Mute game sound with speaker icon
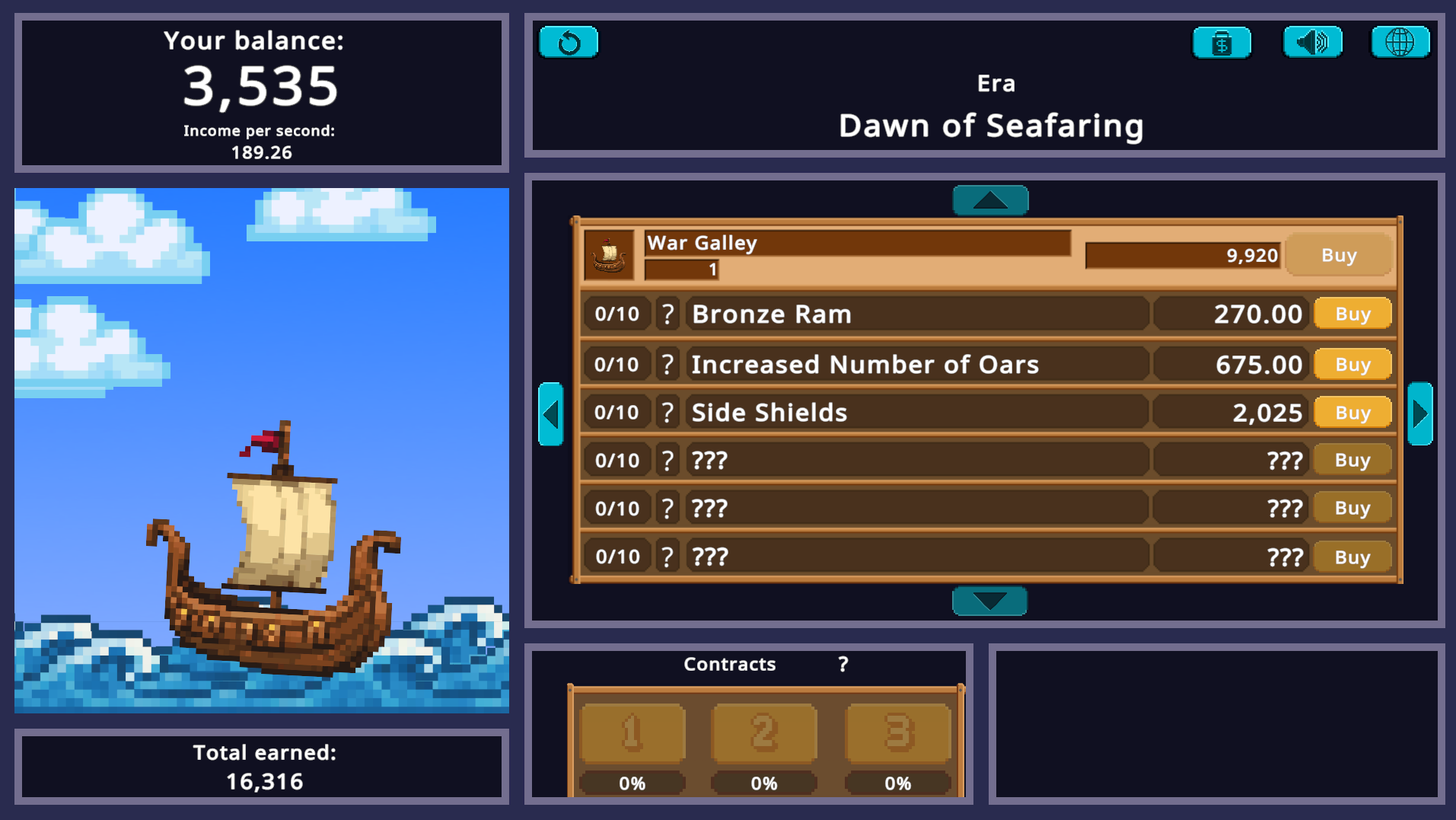 pos(1311,43)
